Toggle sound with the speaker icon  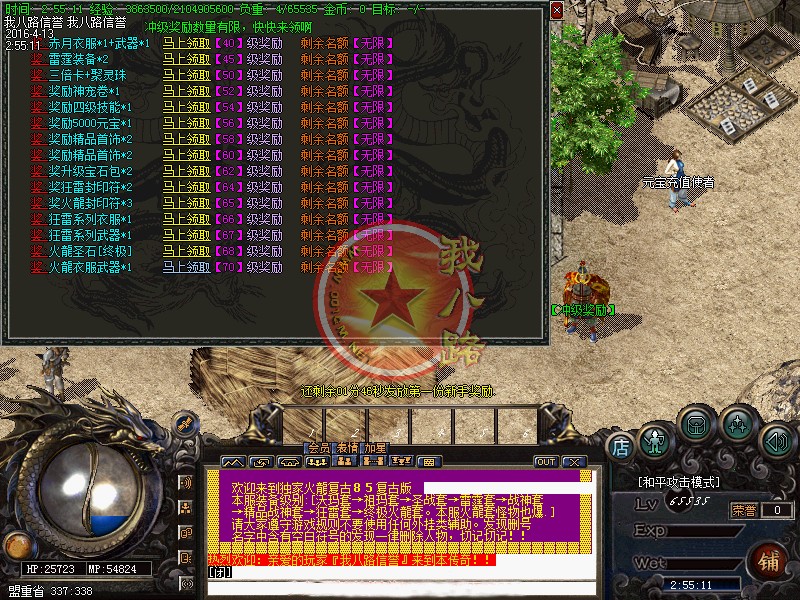(x=776, y=439)
